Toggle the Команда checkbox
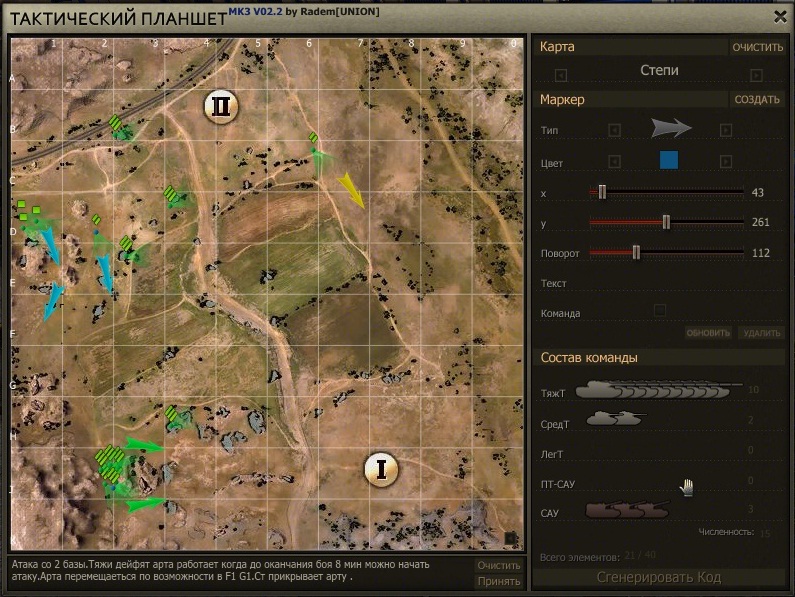Viewport: 795px width, 597px height. point(660,310)
